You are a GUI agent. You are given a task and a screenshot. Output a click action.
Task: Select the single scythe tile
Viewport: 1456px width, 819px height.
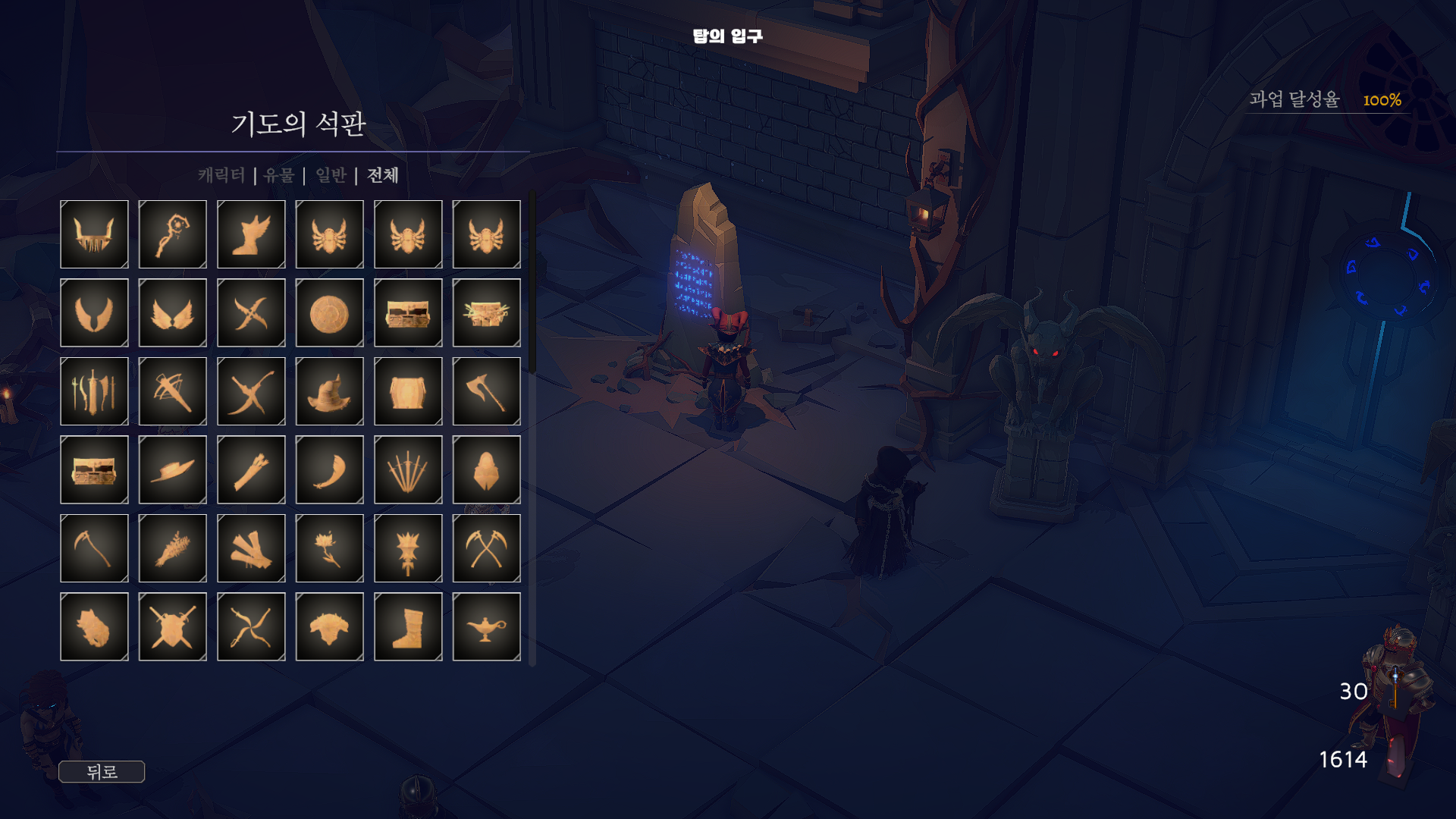(94, 548)
